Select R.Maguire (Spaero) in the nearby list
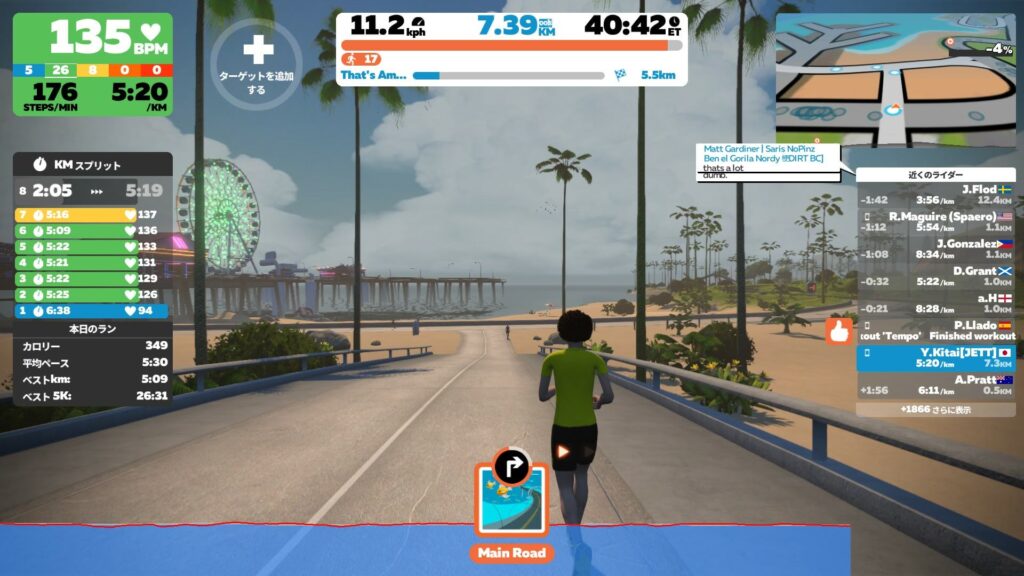The width and height of the screenshot is (1024, 576). pos(935,221)
